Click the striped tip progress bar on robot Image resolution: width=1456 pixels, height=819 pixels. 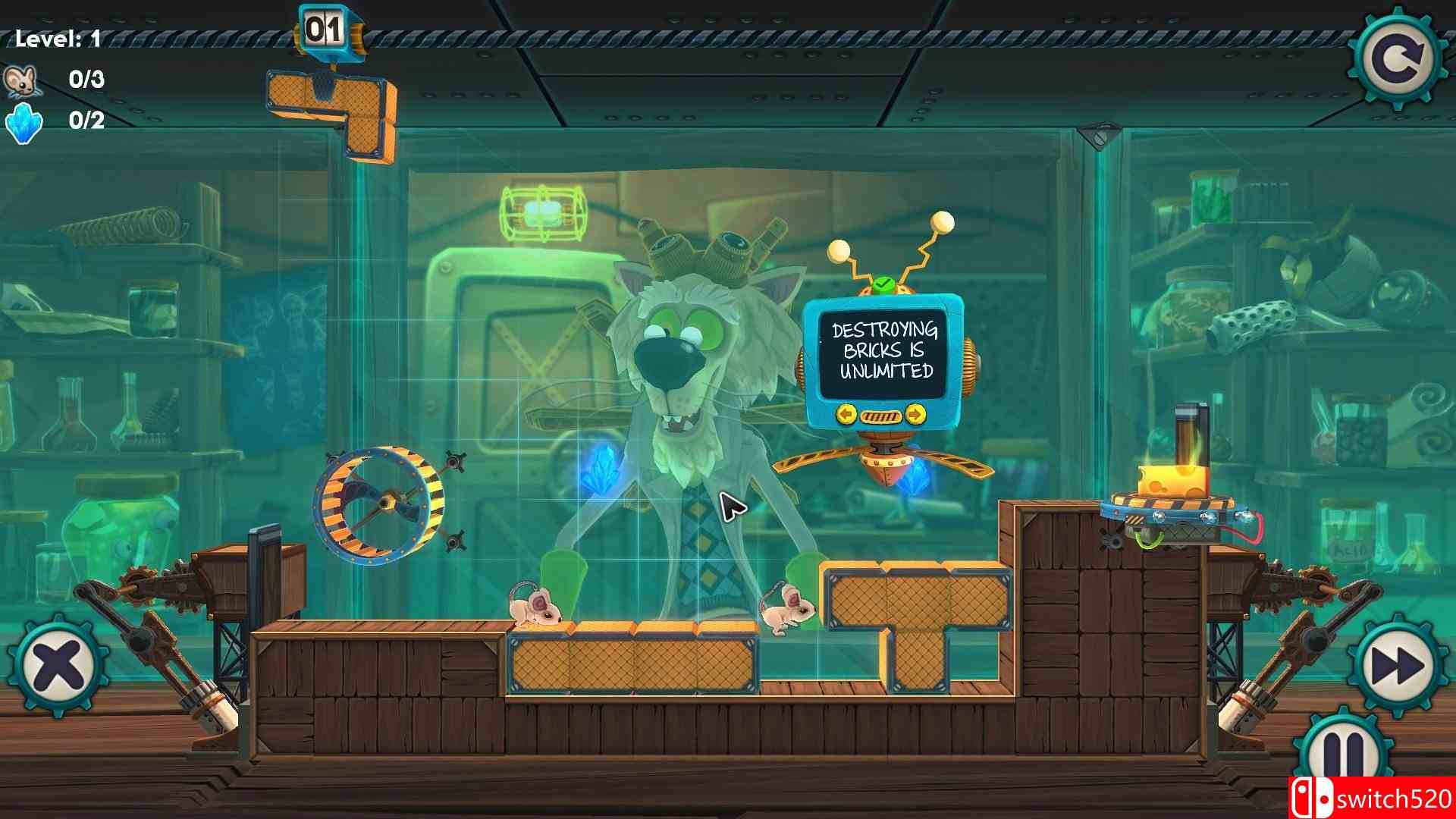[880, 414]
